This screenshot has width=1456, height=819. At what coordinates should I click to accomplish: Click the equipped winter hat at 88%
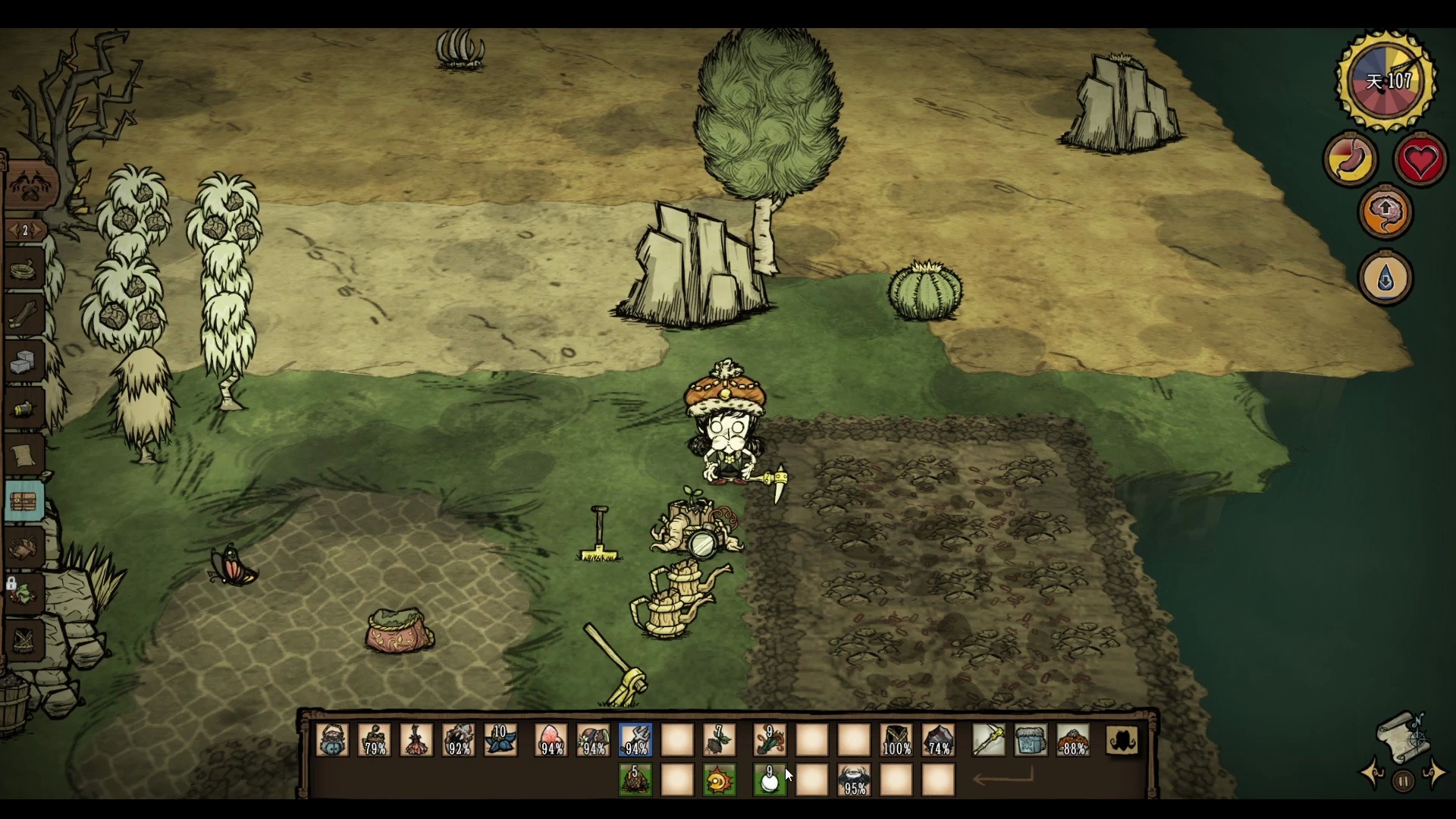[1073, 739]
